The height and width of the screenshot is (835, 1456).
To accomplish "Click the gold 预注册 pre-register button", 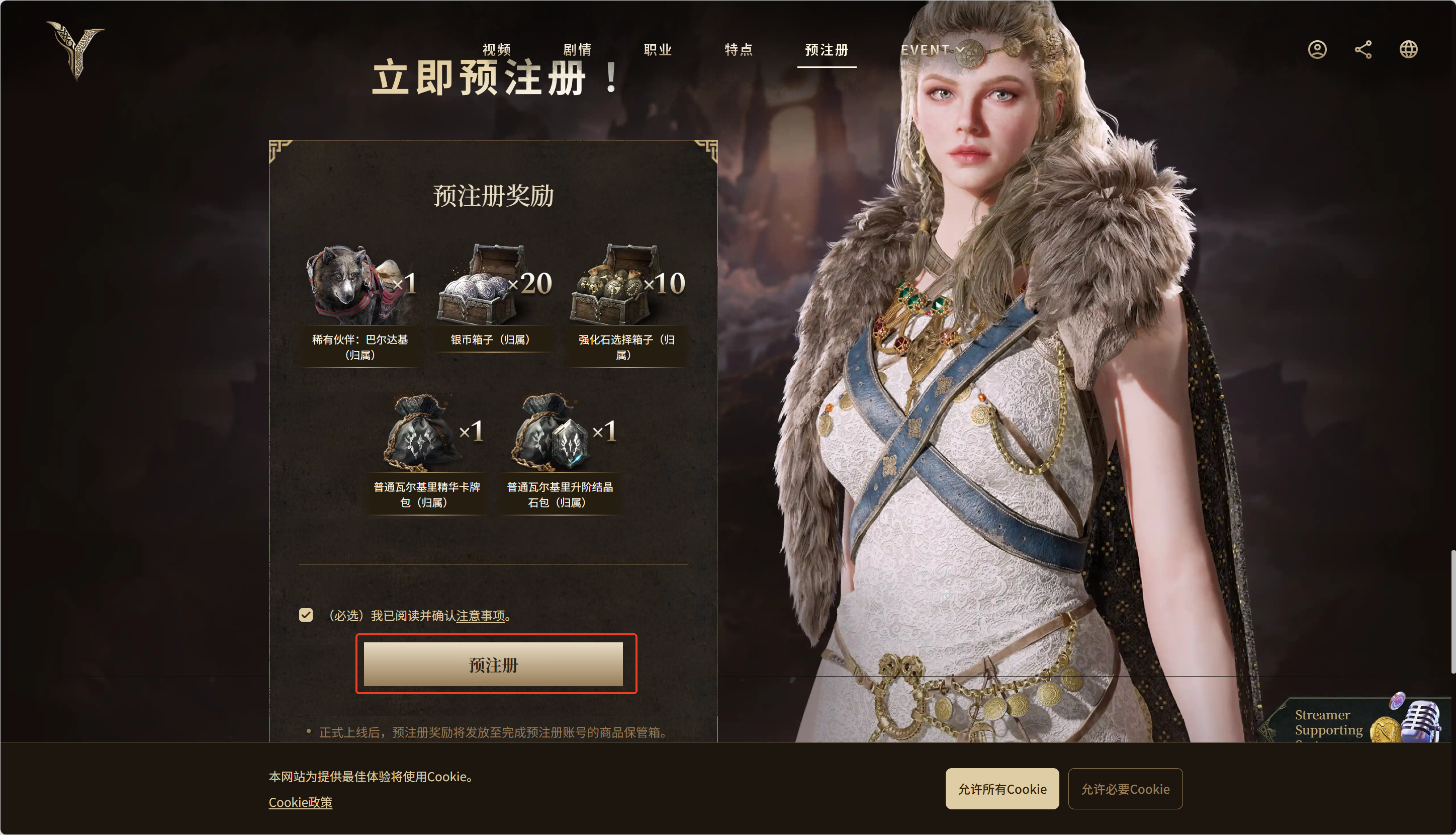I will coord(493,664).
